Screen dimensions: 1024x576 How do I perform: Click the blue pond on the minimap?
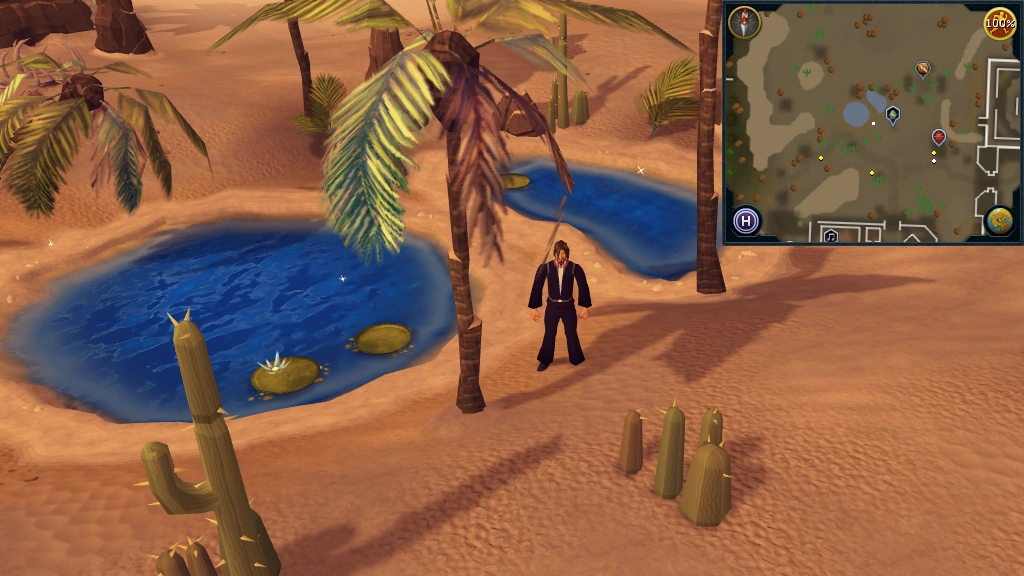858,113
